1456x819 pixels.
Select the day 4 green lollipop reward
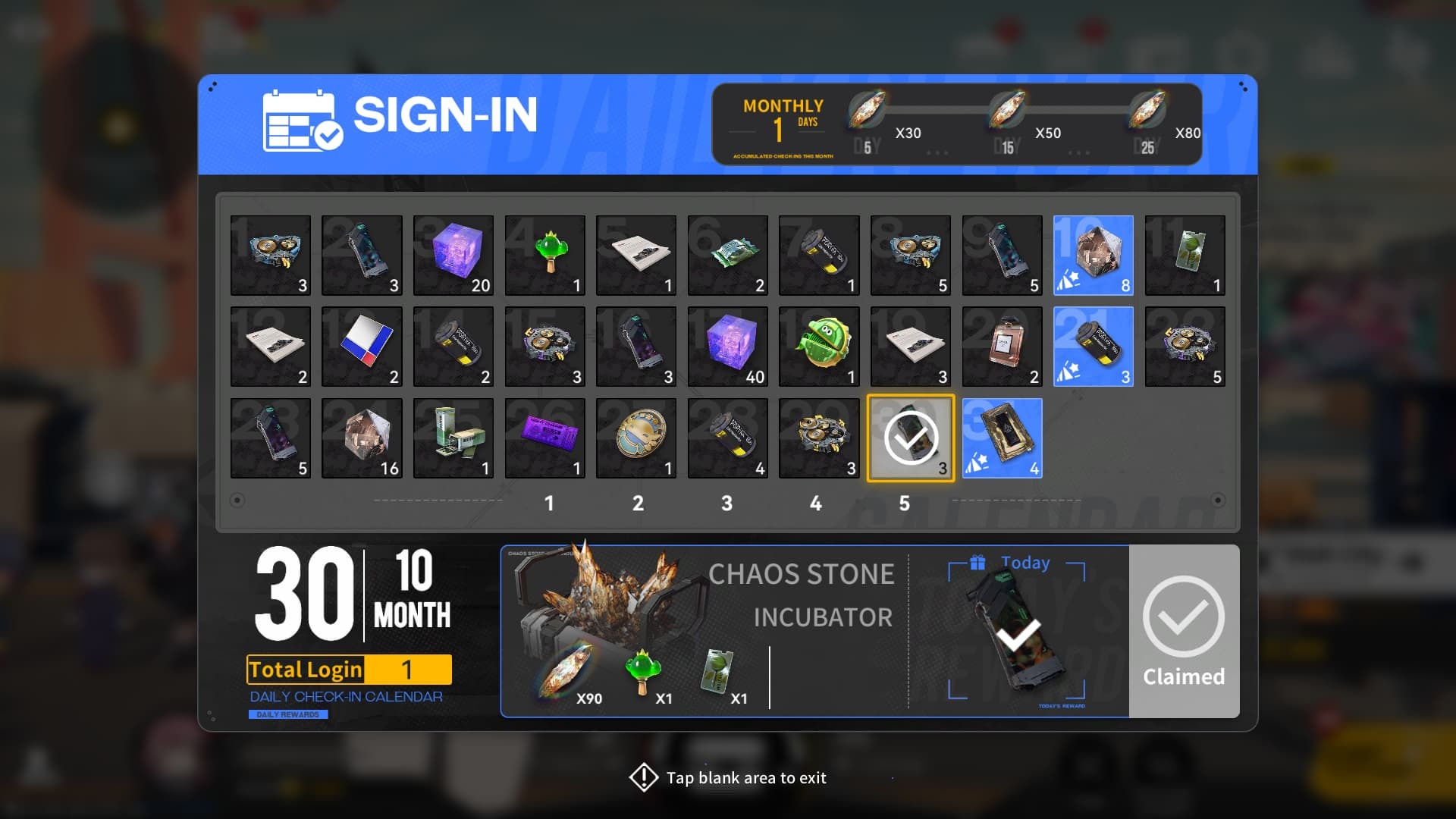point(544,256)
